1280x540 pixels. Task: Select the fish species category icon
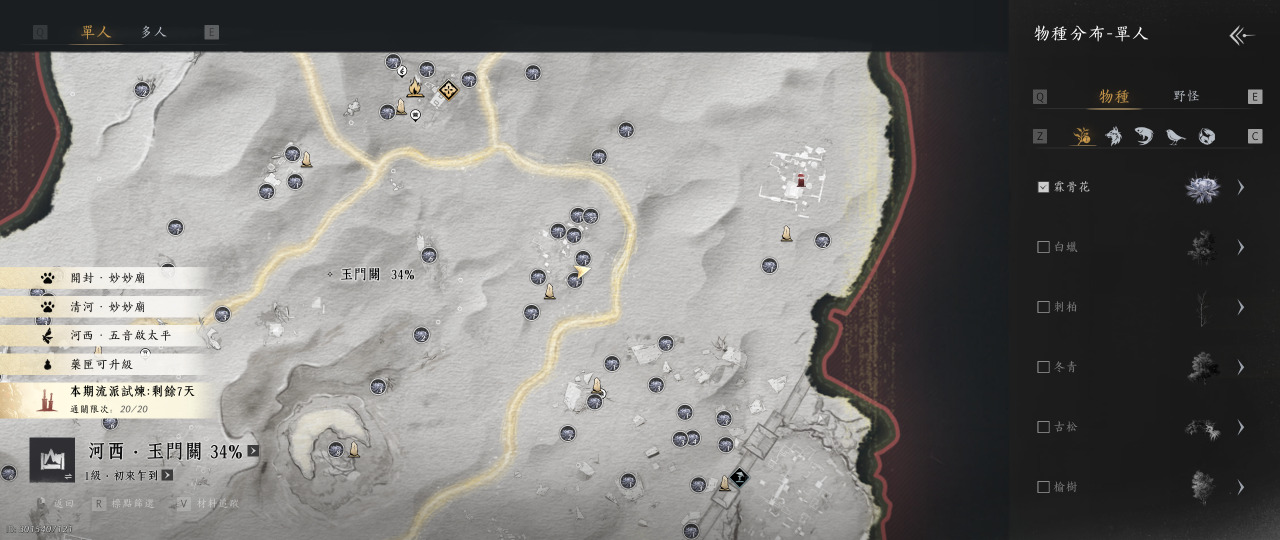click(x=1144, y=136)
